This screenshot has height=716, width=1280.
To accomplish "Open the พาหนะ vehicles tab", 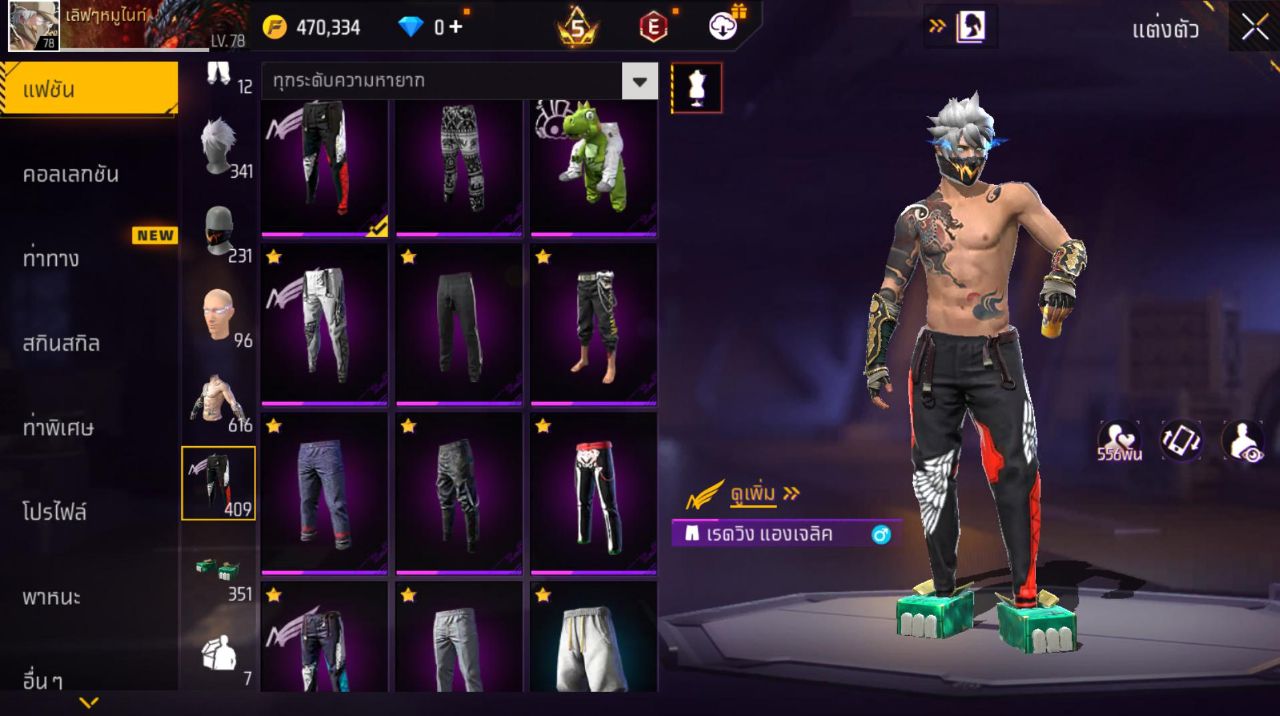I will (52, 598).
